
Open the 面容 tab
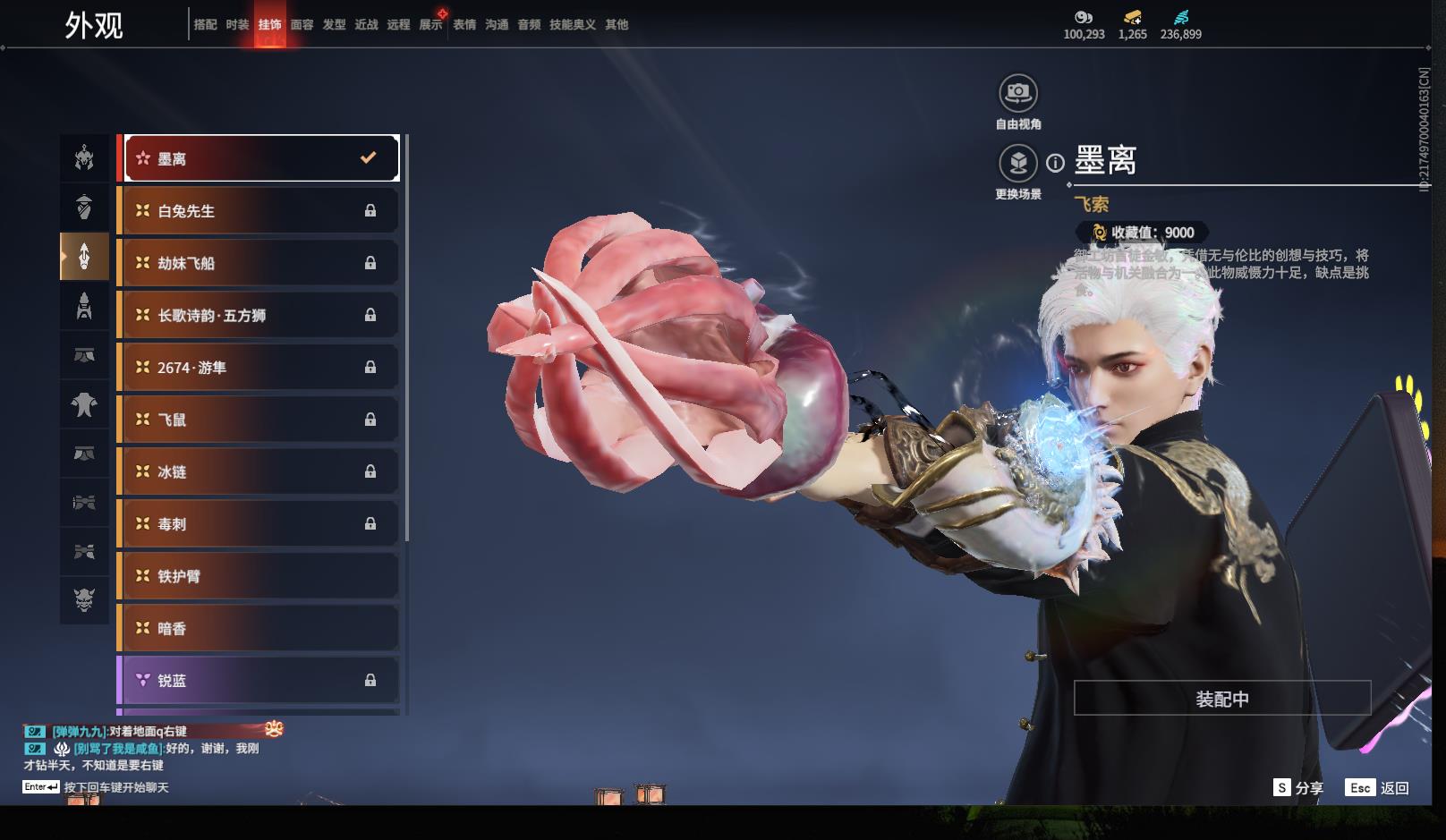302,25
